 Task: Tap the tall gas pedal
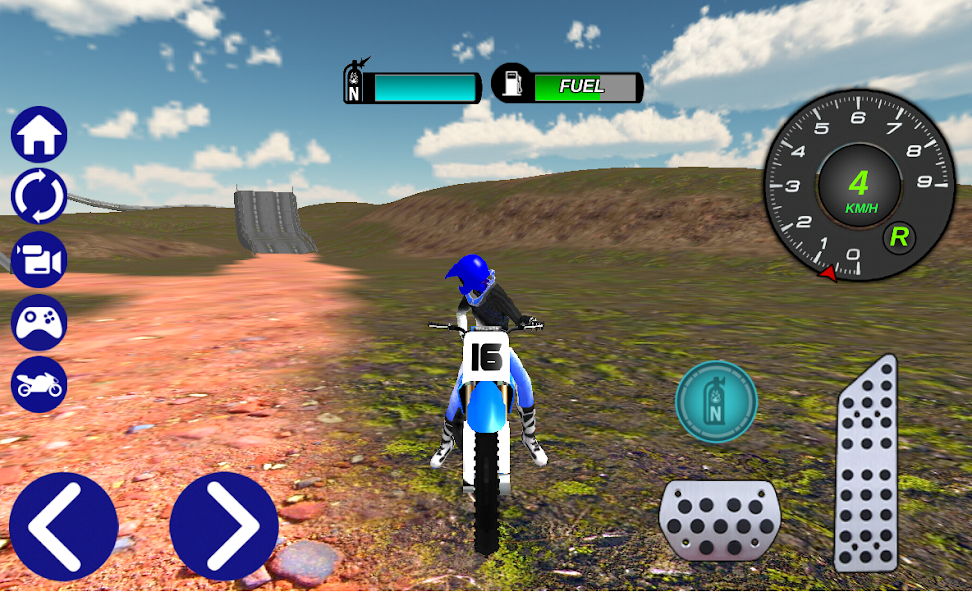[866, 465]
